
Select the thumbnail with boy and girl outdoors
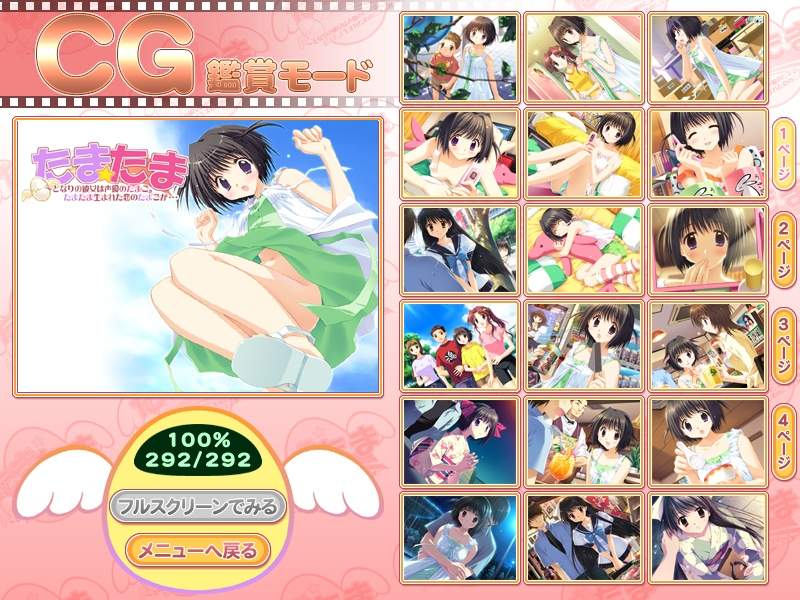[x=460, y=56]
